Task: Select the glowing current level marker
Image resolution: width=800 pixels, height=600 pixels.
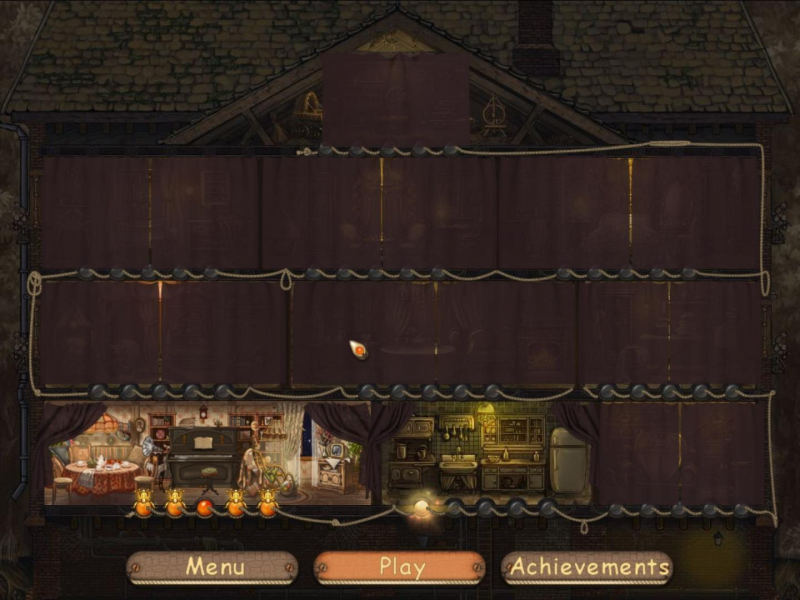Action: click(x=421, y=508)
